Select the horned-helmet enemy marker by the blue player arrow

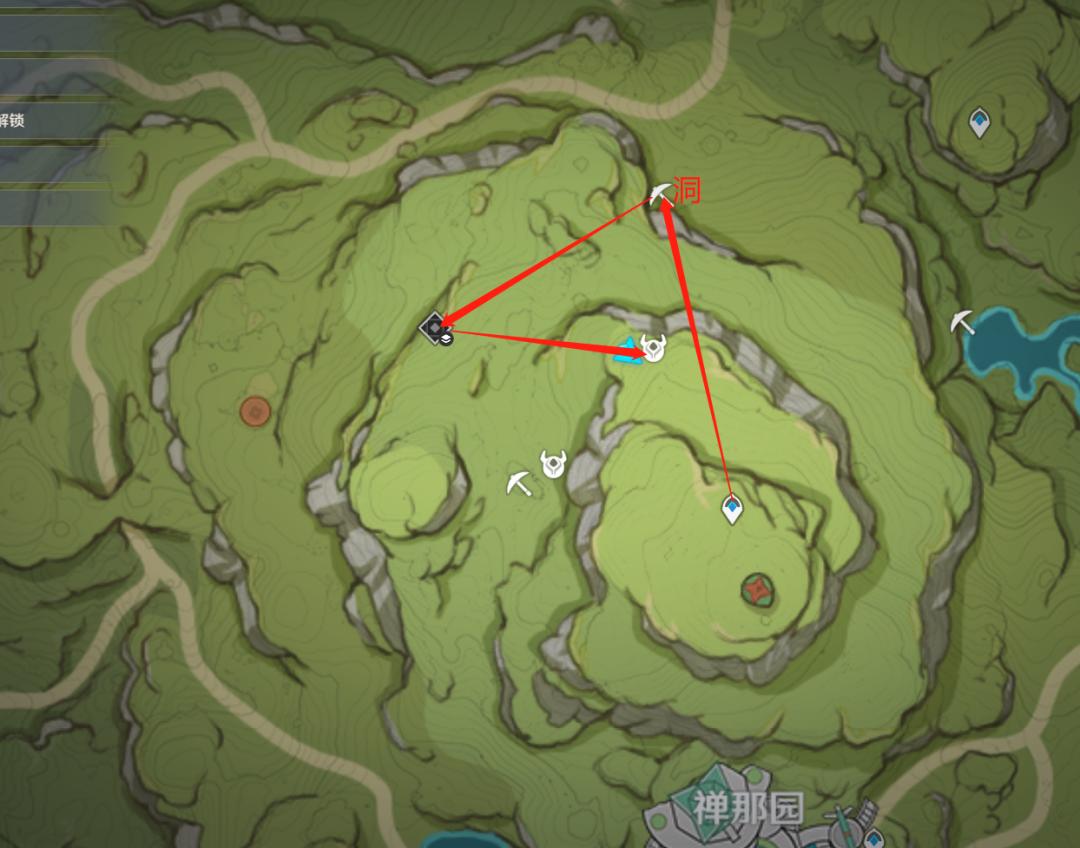[x=653, y=348]
